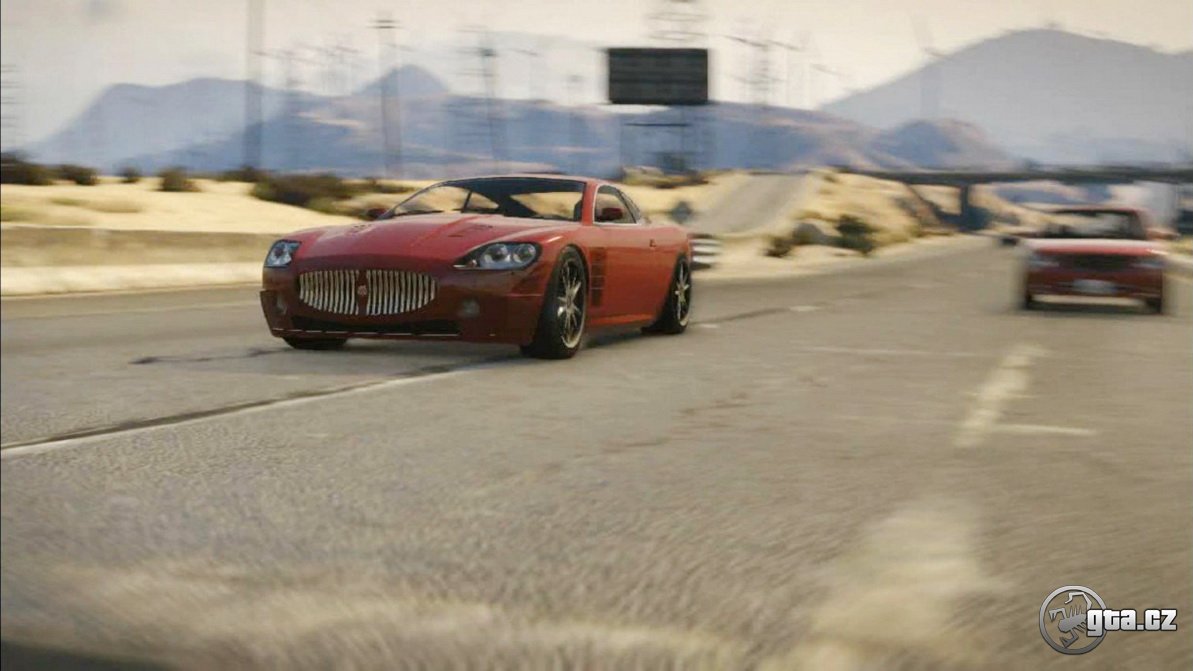The width and height of the screenshot is (1193, 671).
Task: Click the gta.cz scorpion logo watermark
Action: (x=1073, y=619)
